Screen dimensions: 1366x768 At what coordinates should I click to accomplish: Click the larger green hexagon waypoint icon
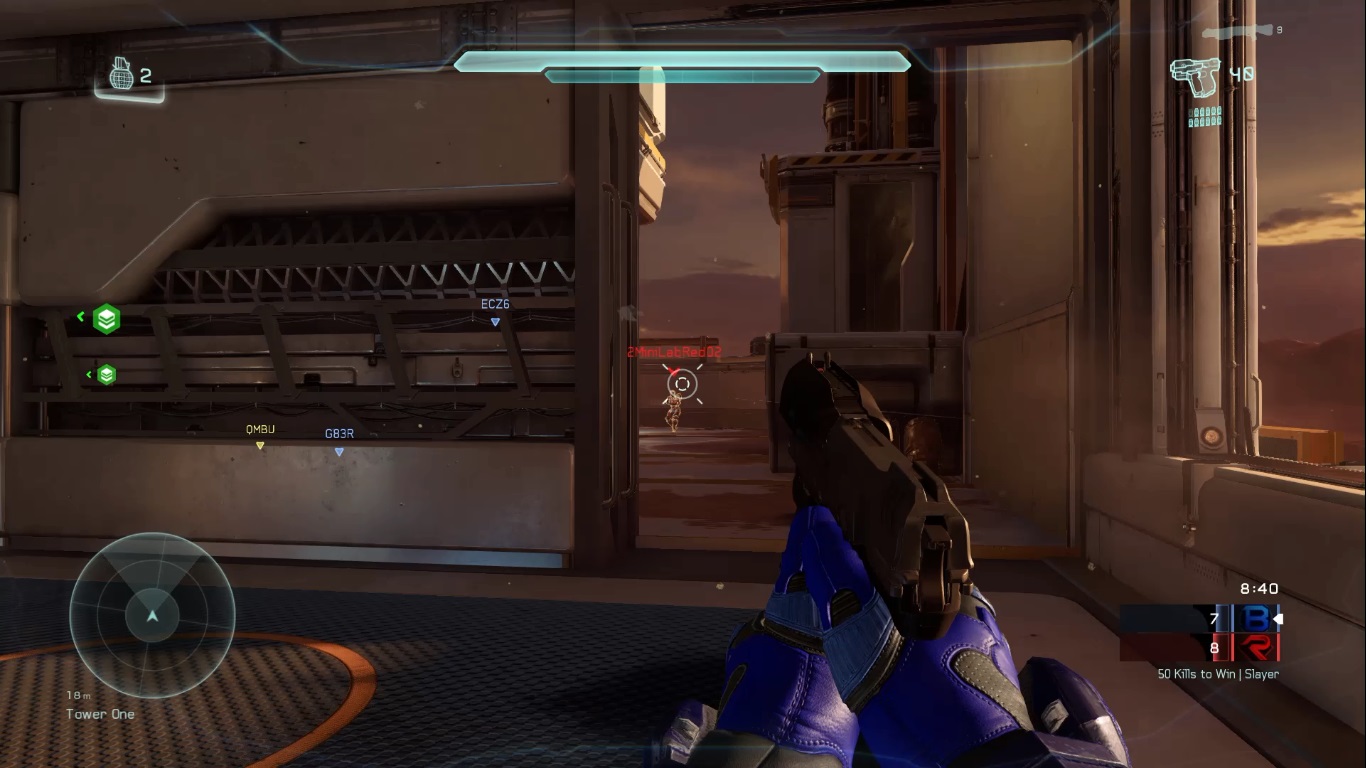(x=106, y=319)
